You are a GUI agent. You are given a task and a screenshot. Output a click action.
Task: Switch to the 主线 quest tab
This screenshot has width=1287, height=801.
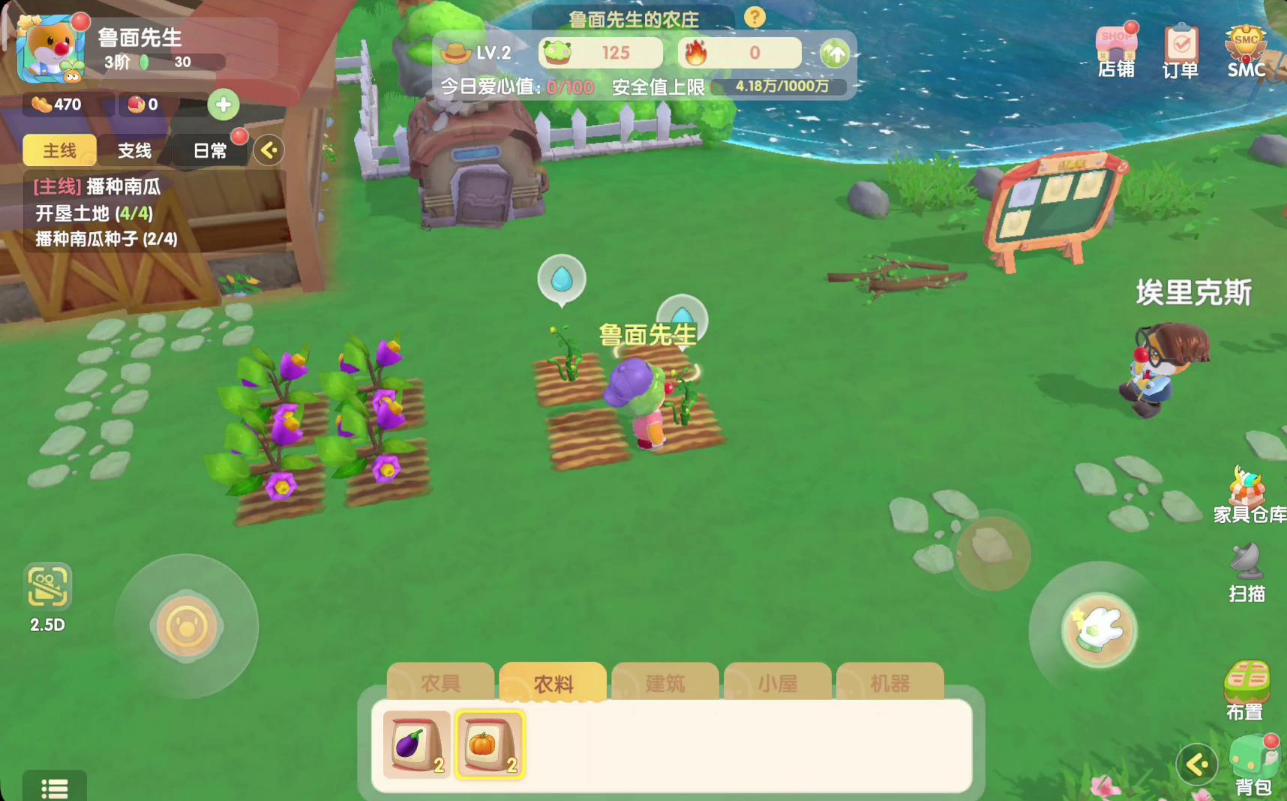[60, 150]
